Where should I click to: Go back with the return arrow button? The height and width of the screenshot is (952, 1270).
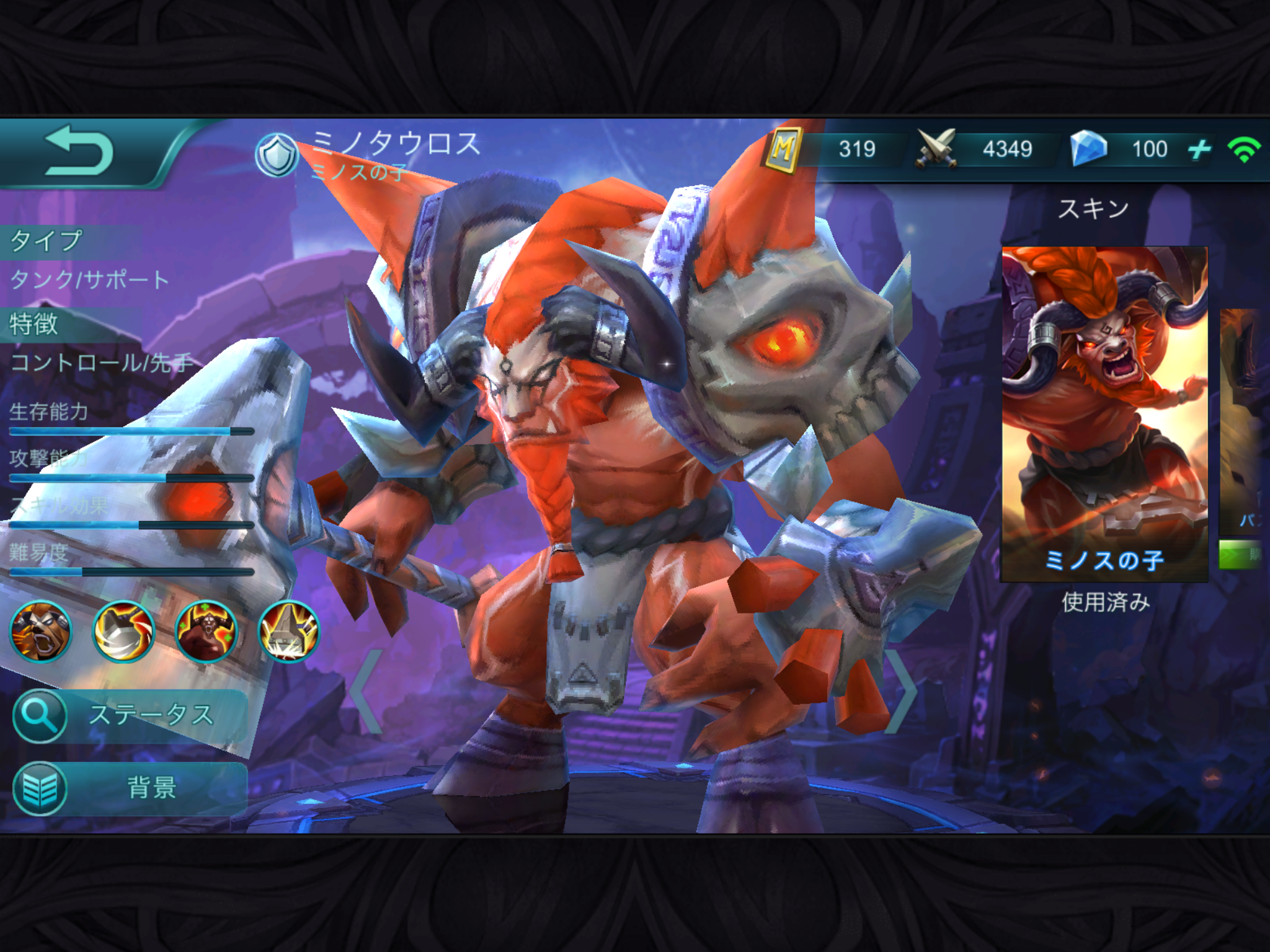click(79, 151)
